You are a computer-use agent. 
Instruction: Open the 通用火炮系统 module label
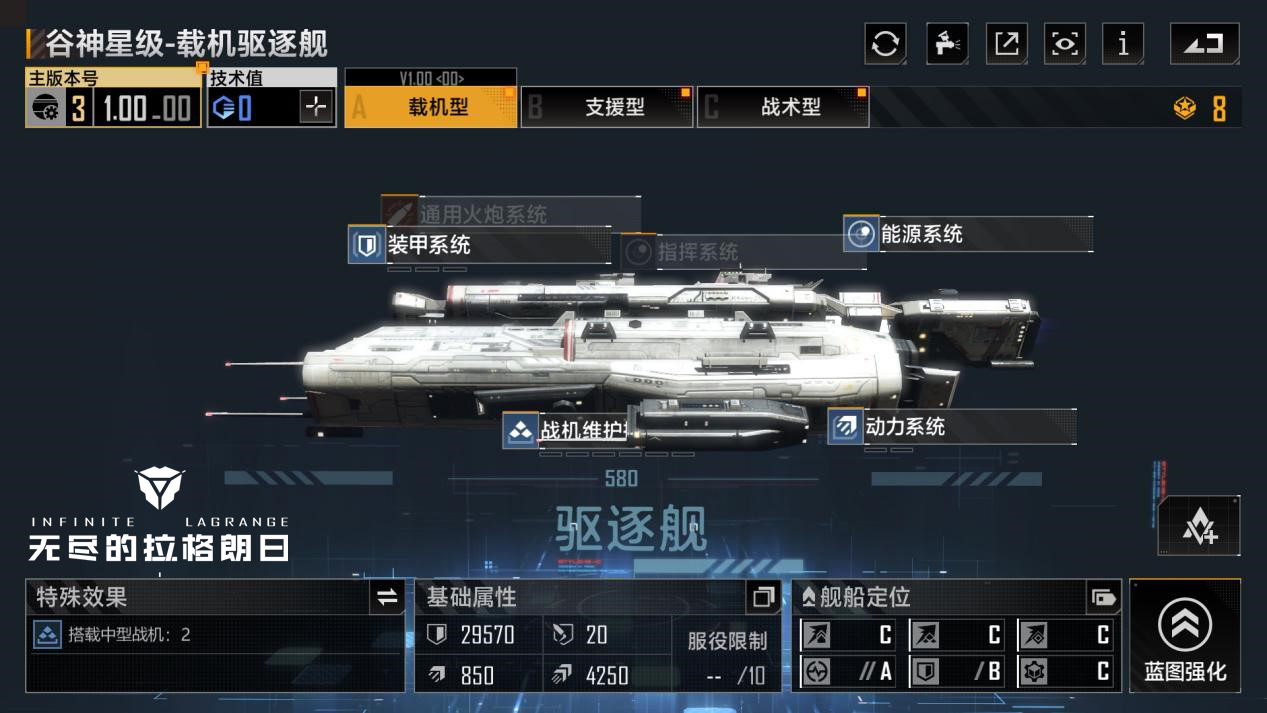tap(482, 214)
